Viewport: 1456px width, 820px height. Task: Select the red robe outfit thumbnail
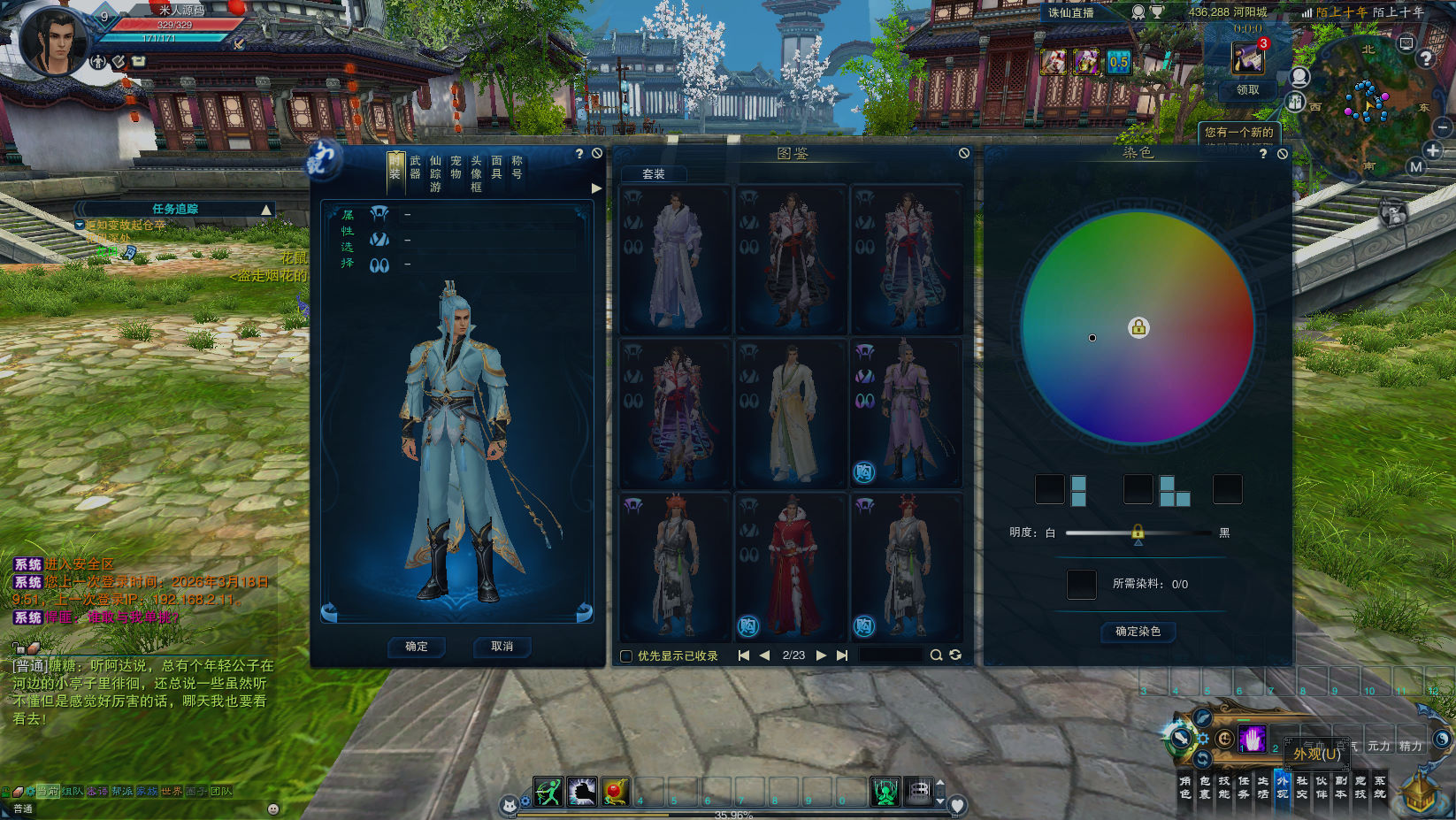(x=791, y=566)
